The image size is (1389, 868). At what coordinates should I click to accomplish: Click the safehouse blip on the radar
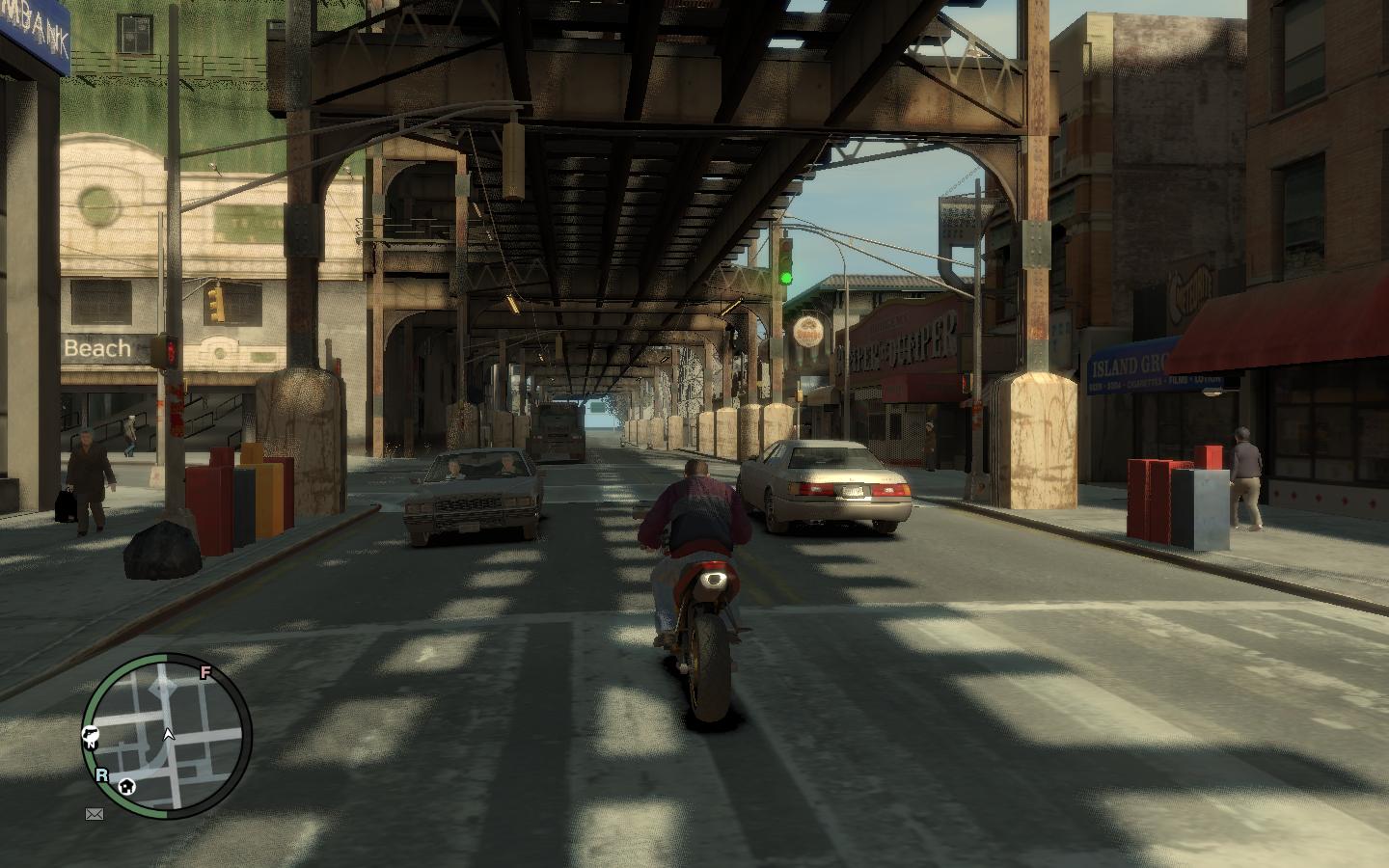pyautogui.click(x=127, y=787)
